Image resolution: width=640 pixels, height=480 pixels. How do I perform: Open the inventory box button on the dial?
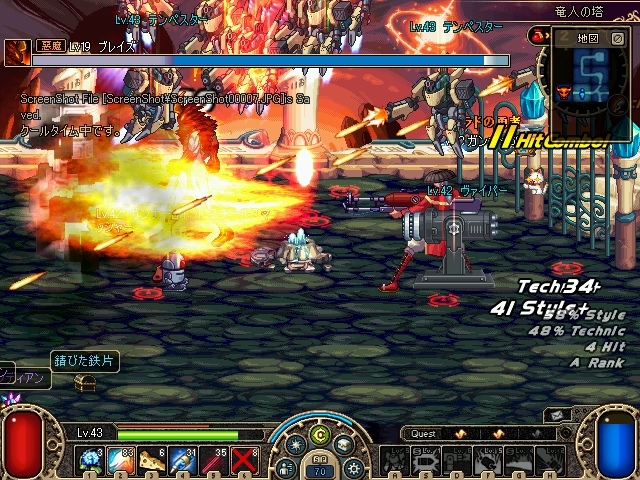pos(343,445)
